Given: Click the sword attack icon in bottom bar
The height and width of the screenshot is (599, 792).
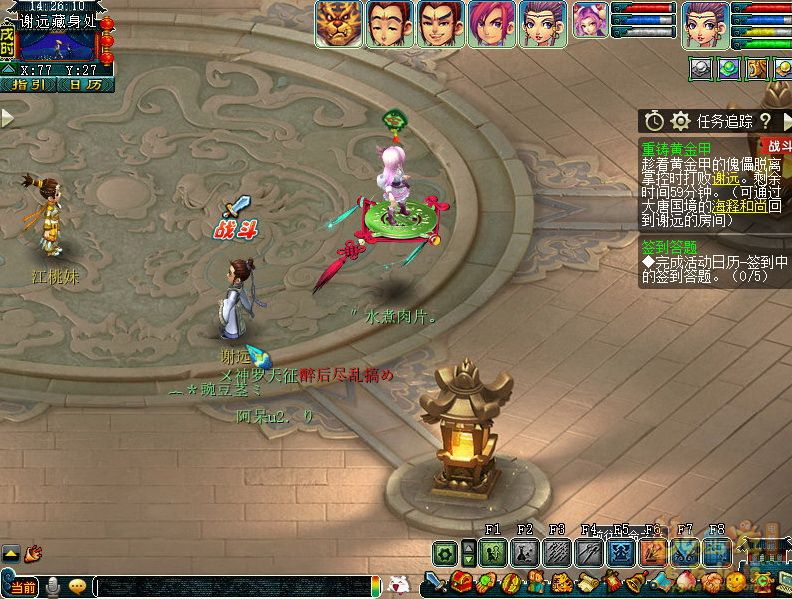Looking at the screenshot, I should pyautogui.click(x=436, y=581).
